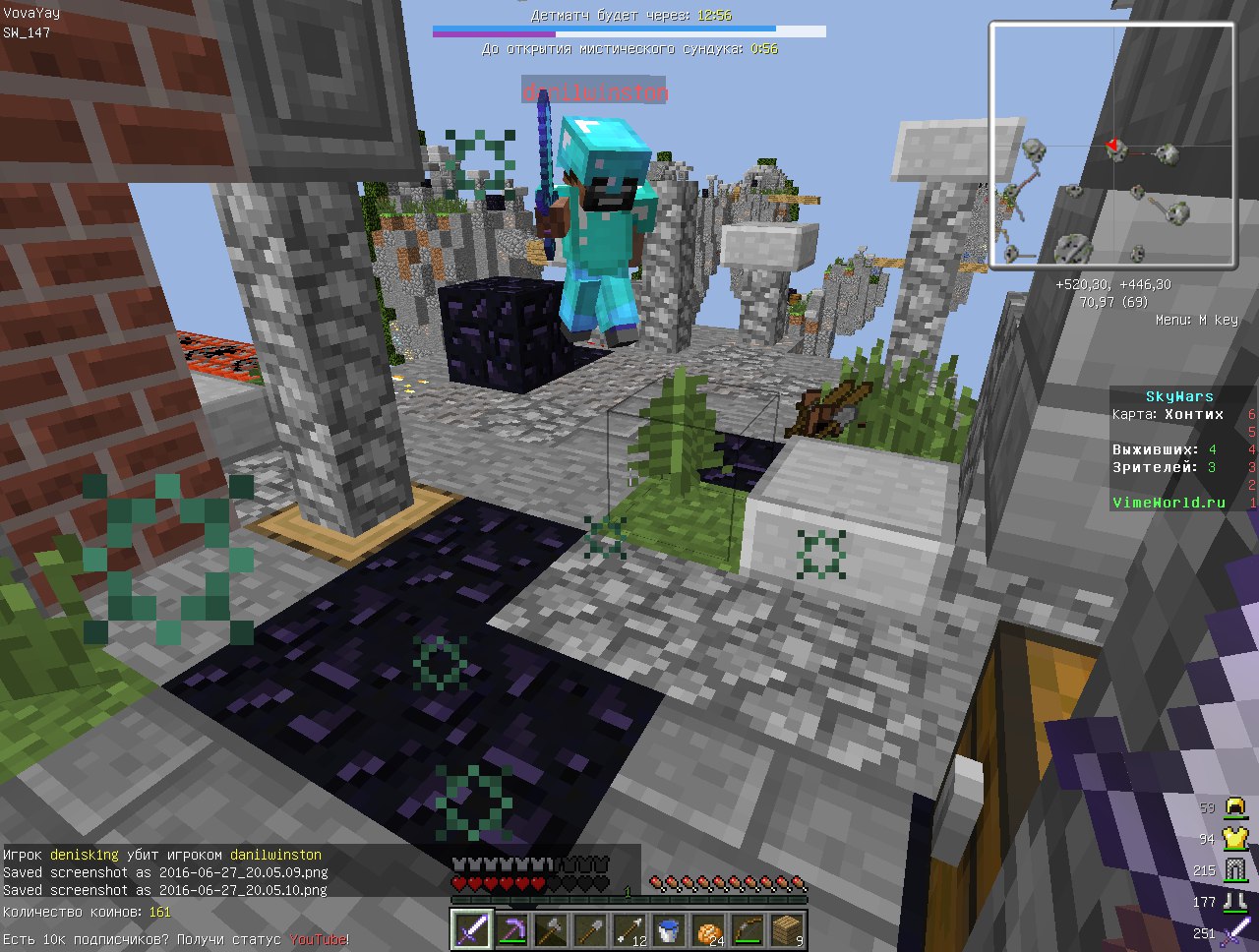Select the shovel hotbar slot
Viewport: 1259px width, 952px height.
click(x=588, y=929)
